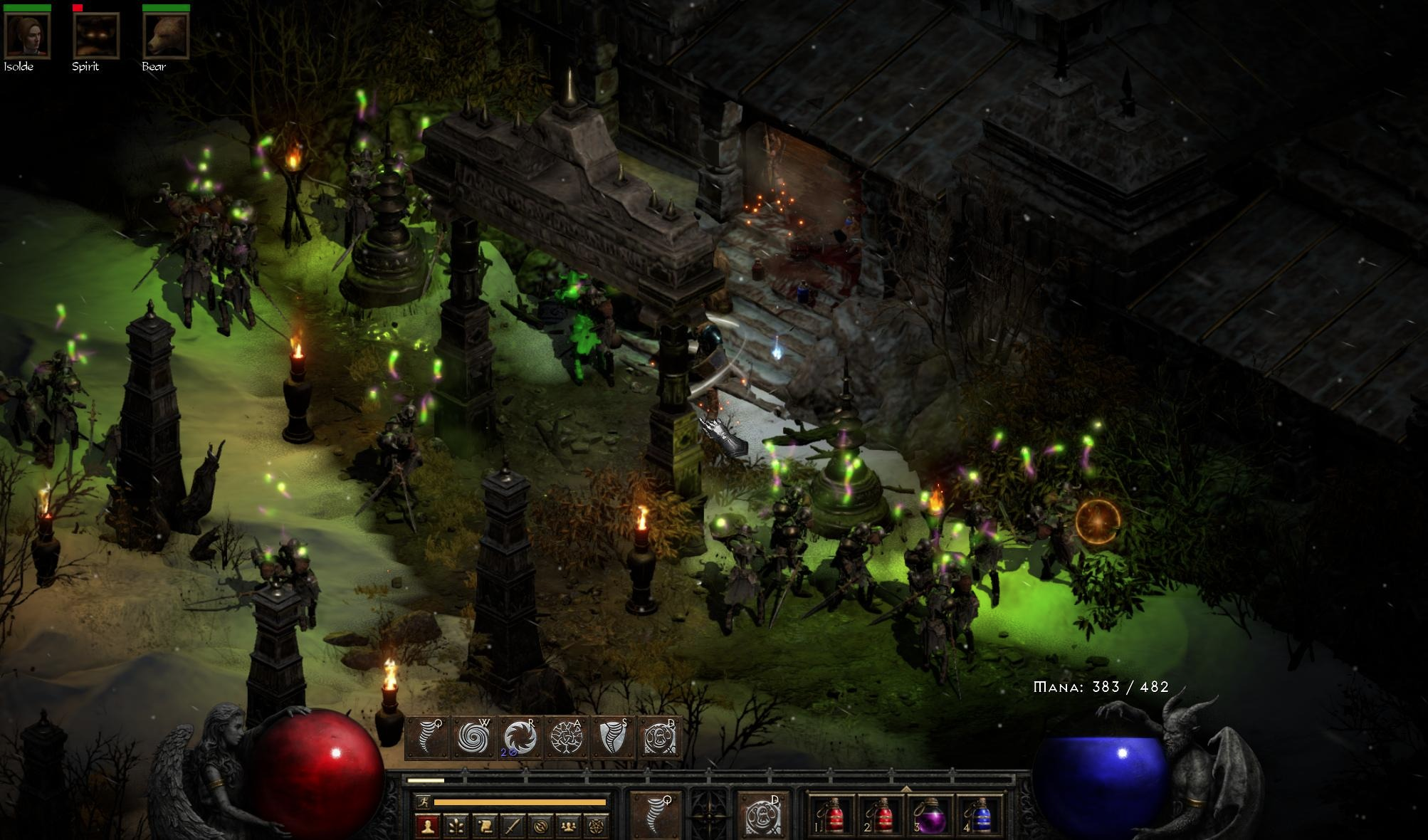This screenshot has height=840, width=1428.
Task: Use the red healing potion in belt slot 1
Action: tap(831, 817)
